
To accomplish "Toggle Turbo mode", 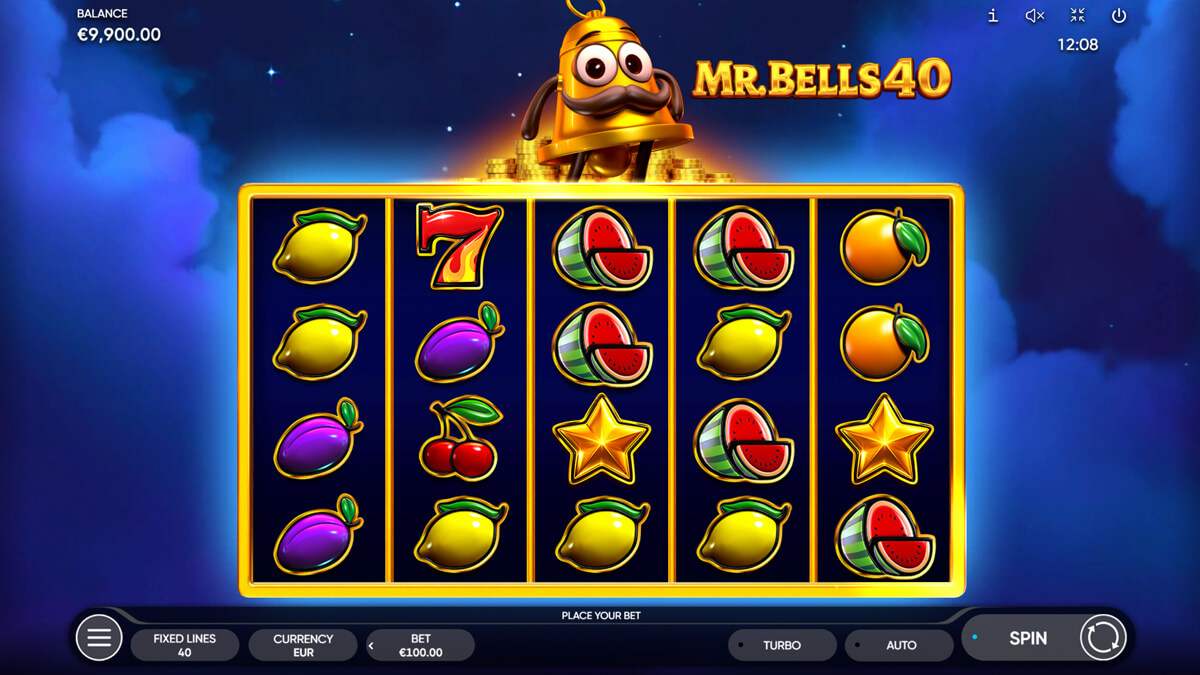I will coord(782,645).
